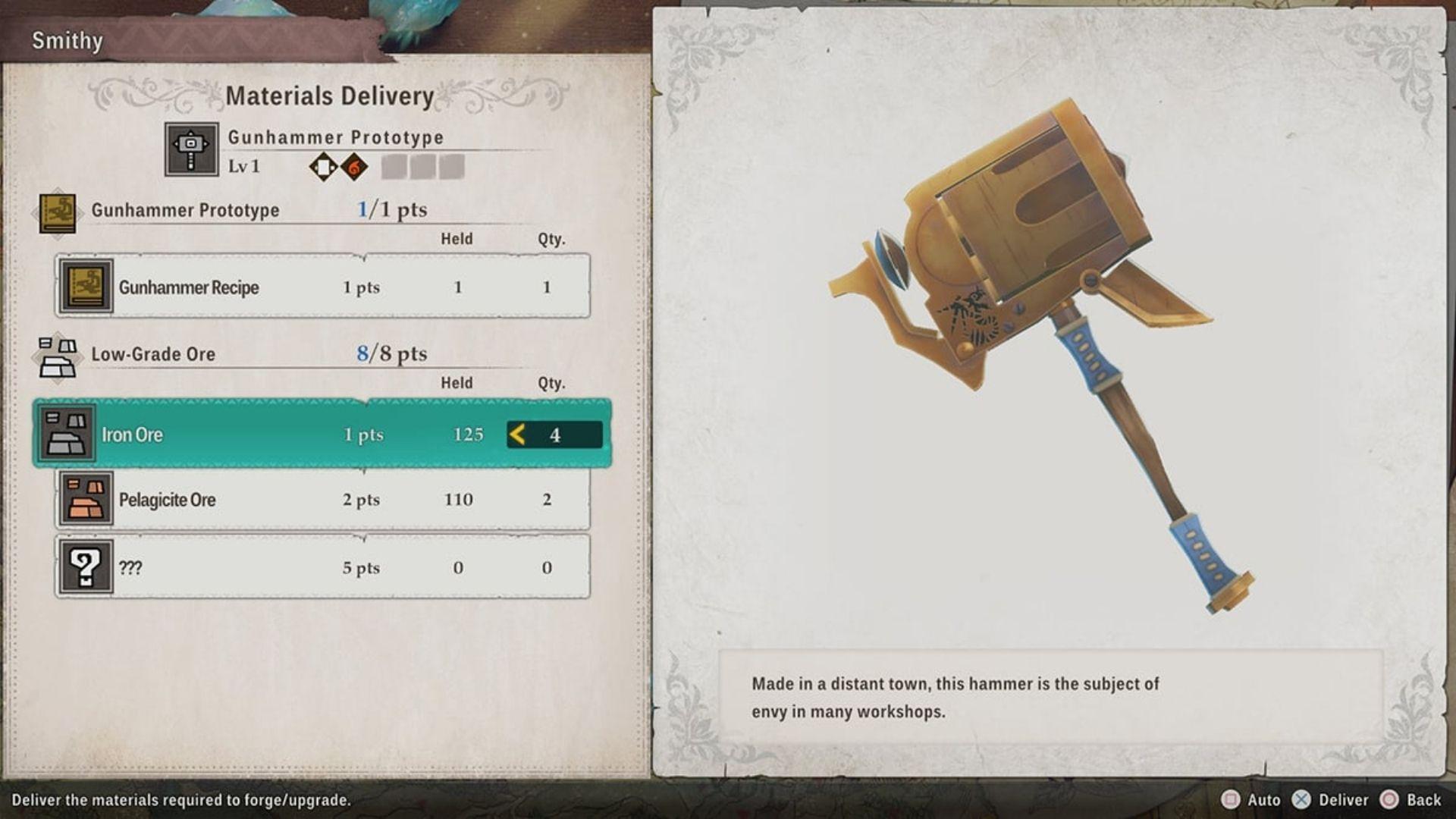Select the Gunhammer Recipe material row
The height and width of the screenshot is (819, 1456).
coord(322,287)
